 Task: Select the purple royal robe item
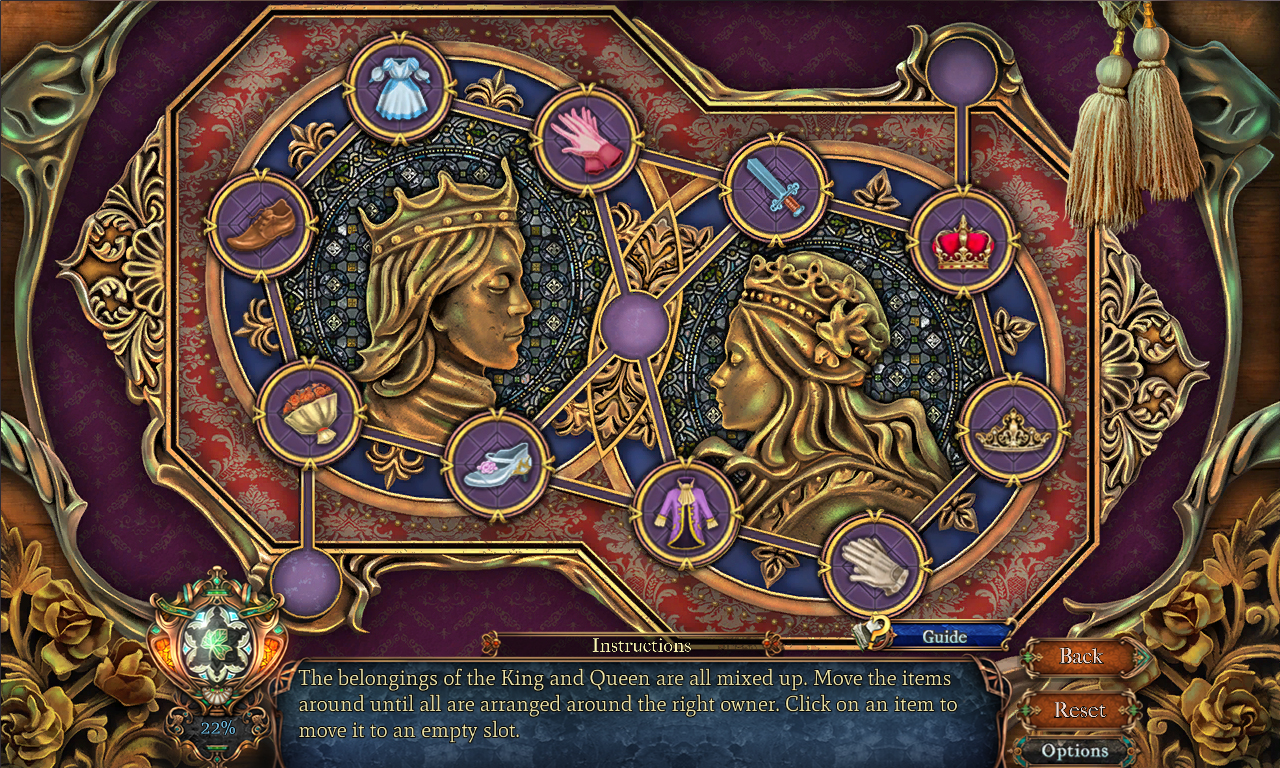(x=687, y=513)
